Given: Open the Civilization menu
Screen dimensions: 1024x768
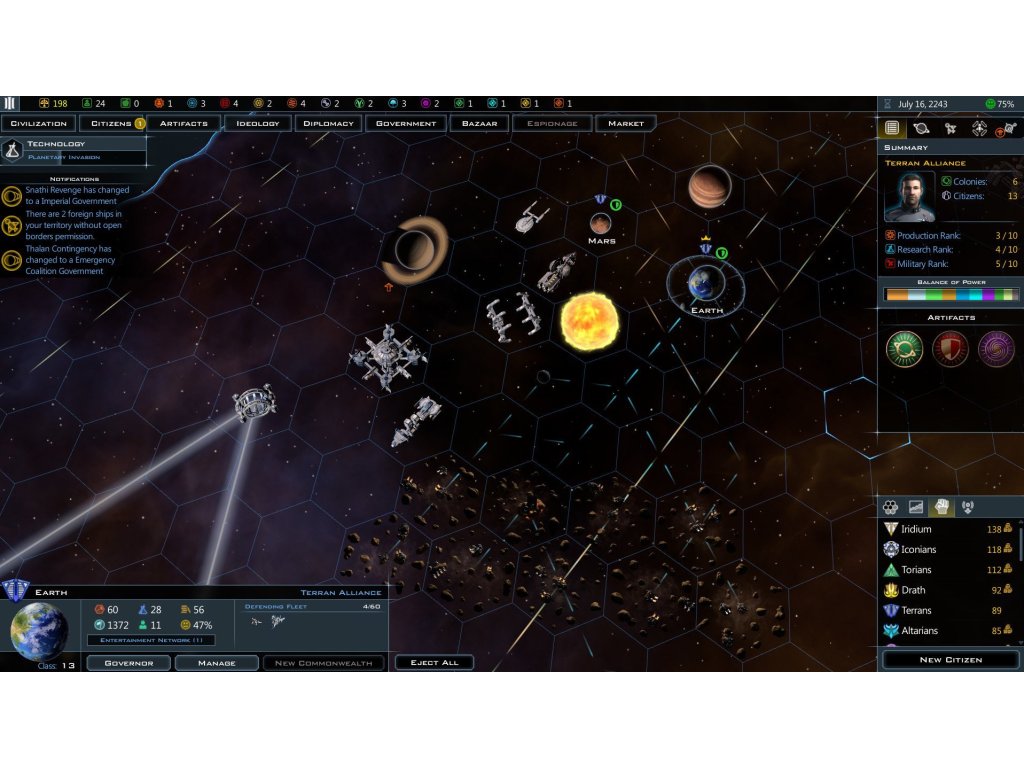Looking at the screenshot, I should 39,124.
